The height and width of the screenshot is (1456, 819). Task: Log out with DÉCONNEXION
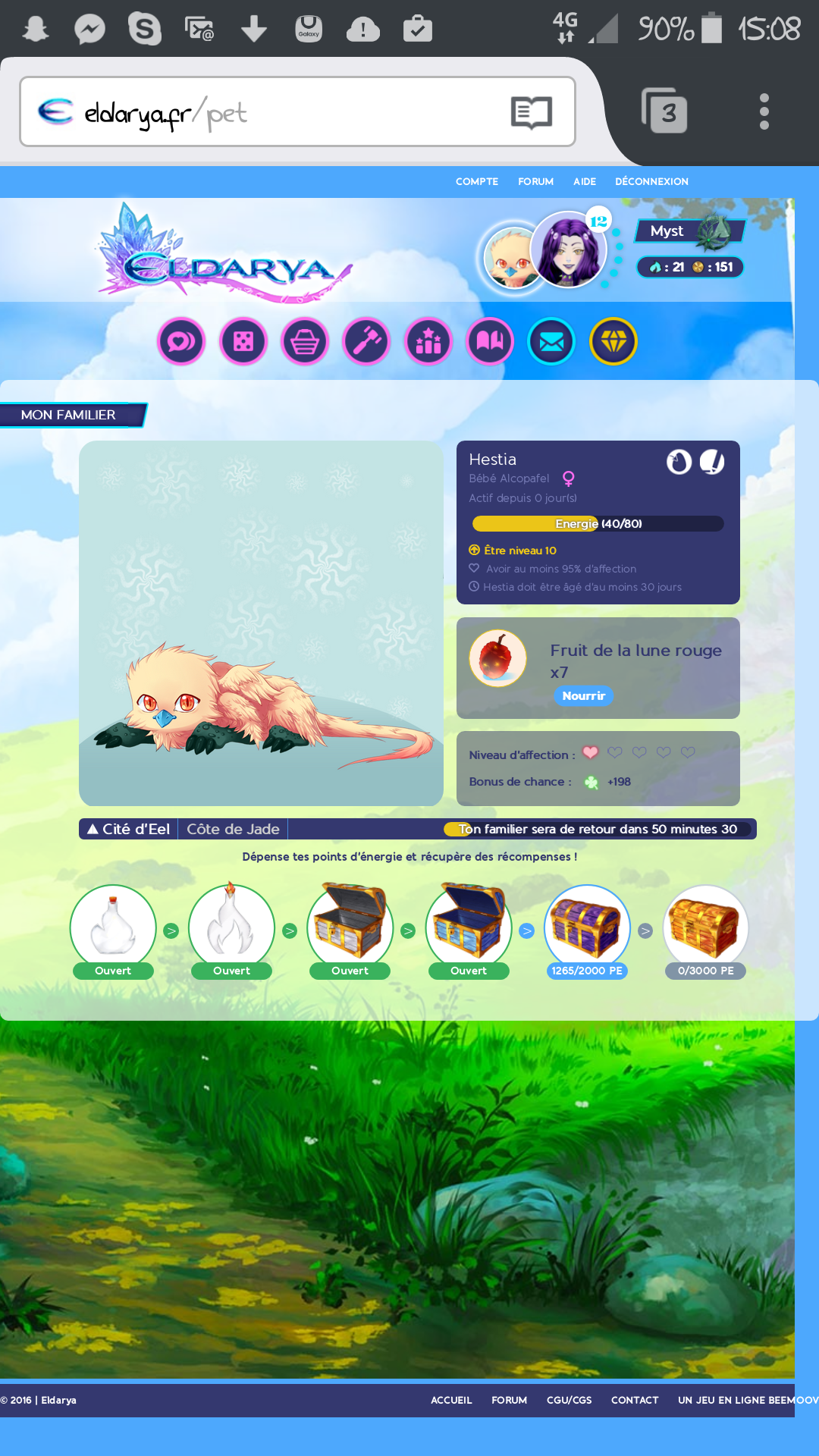[x=651, y=182]
